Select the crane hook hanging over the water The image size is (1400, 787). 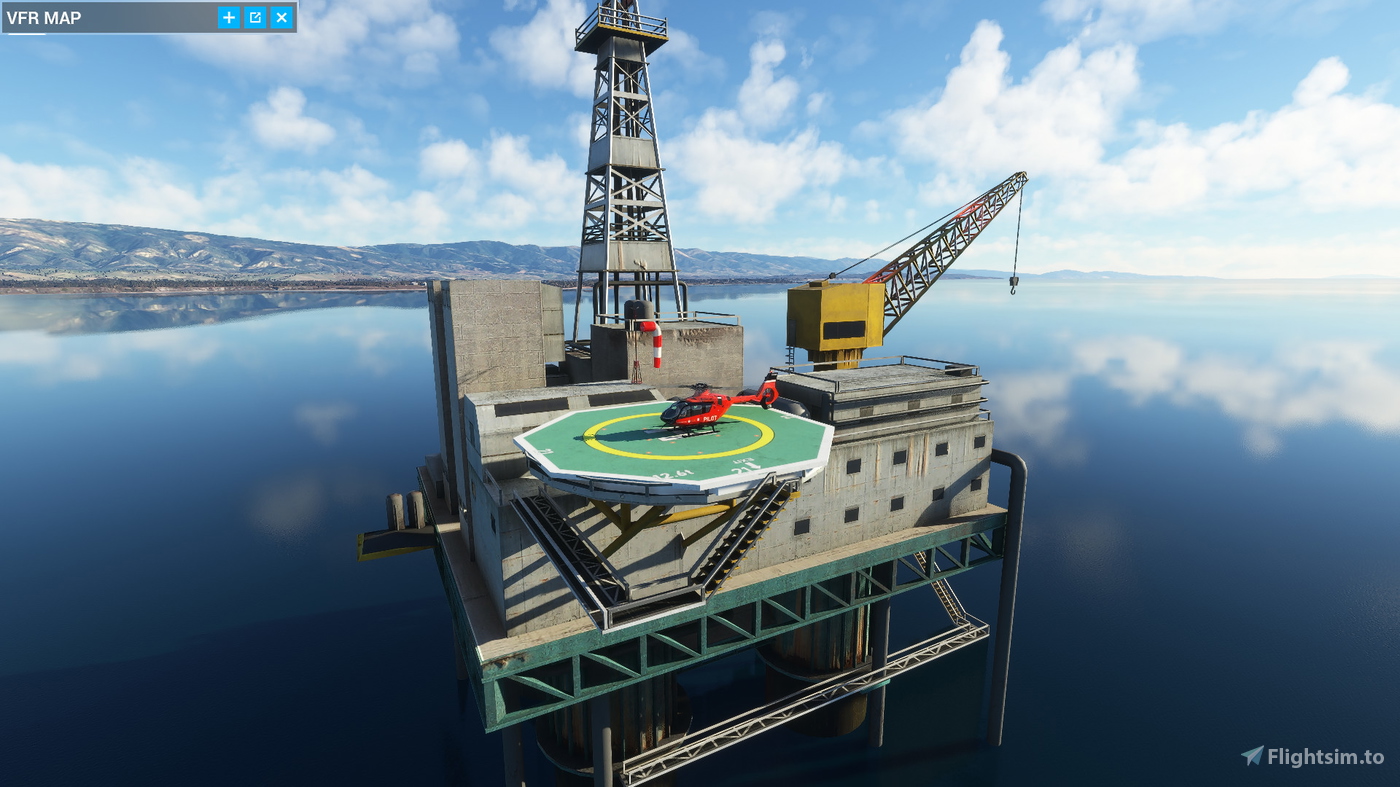(1014, 288)
